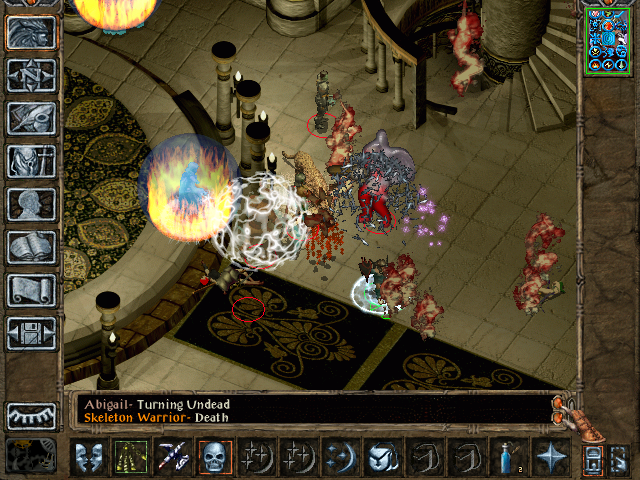Open the area map screen
This screenshot has height=480, width=640.
click(x=31, y=75)
